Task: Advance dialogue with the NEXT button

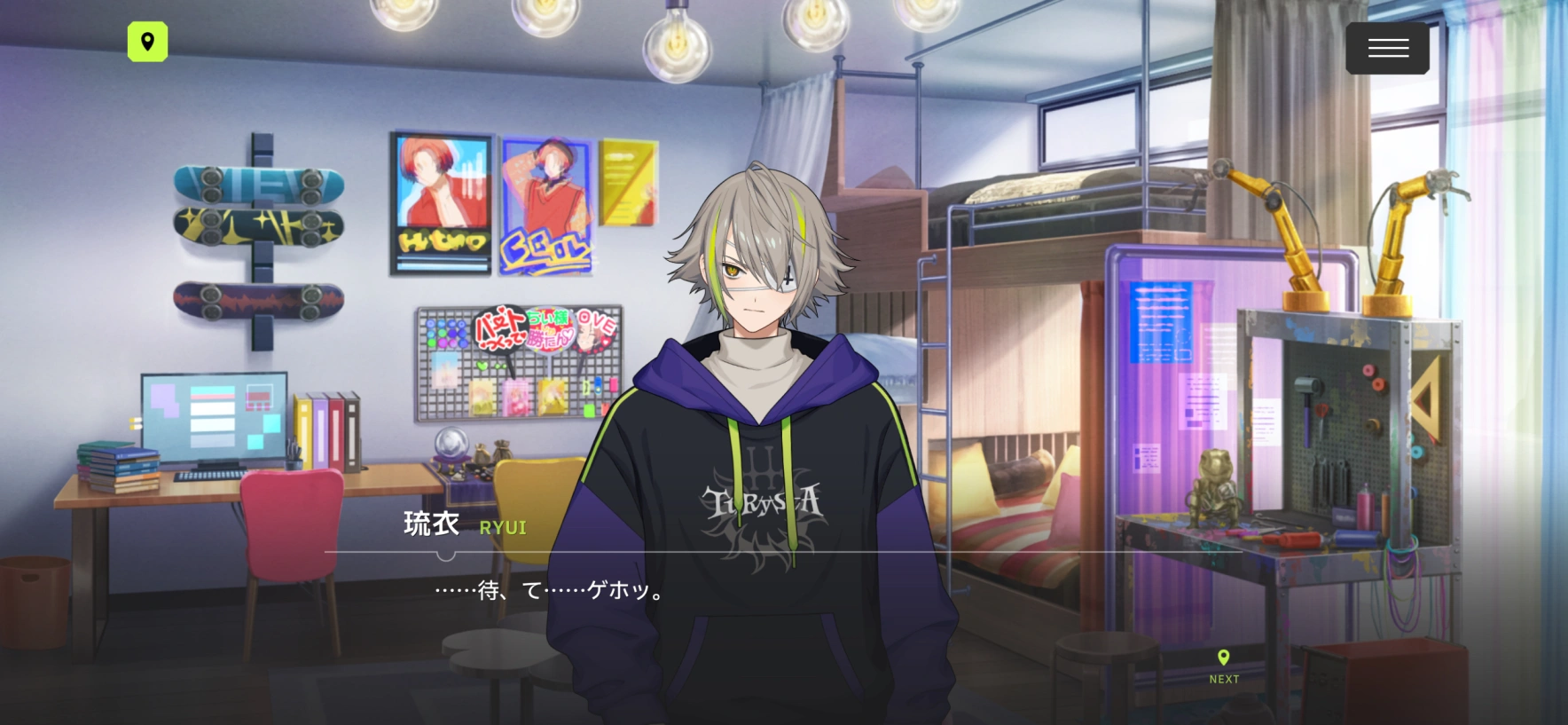Action: point(1224,666)
